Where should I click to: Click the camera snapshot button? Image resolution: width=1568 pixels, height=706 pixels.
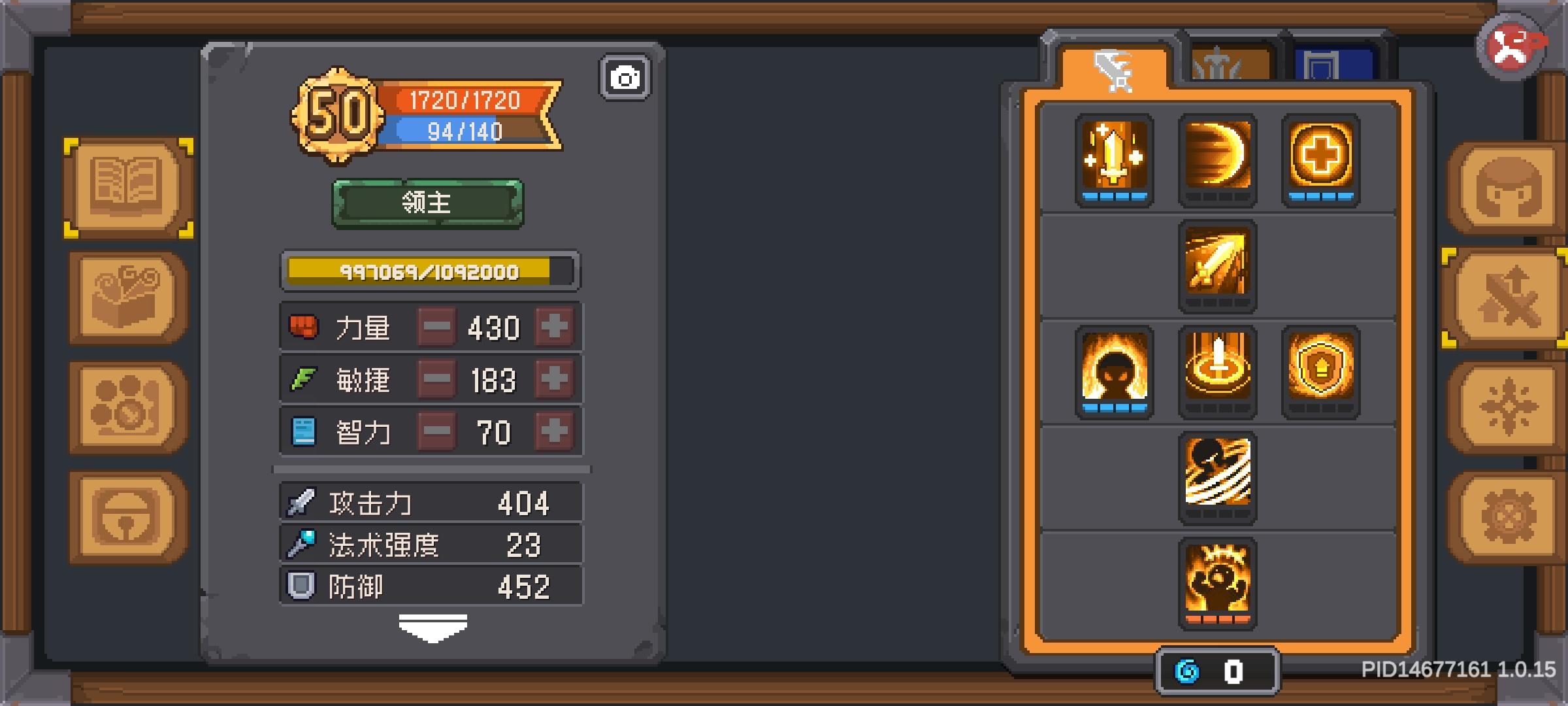click(626, 77)
